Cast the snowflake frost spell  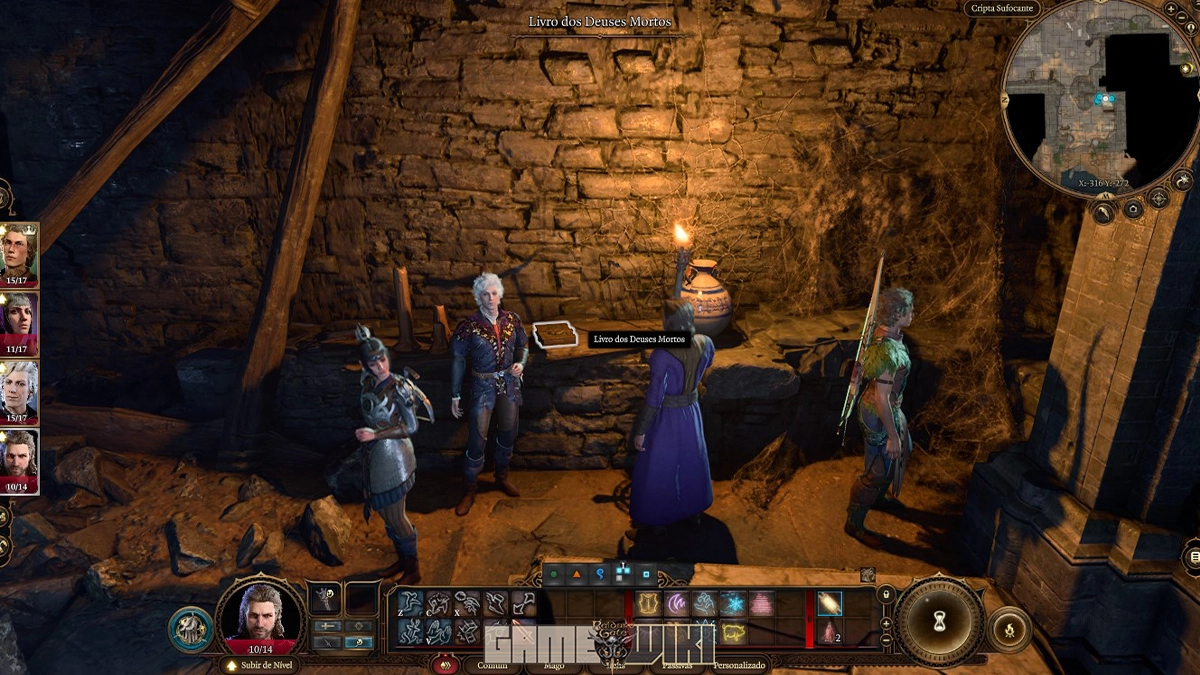[733, 603]
